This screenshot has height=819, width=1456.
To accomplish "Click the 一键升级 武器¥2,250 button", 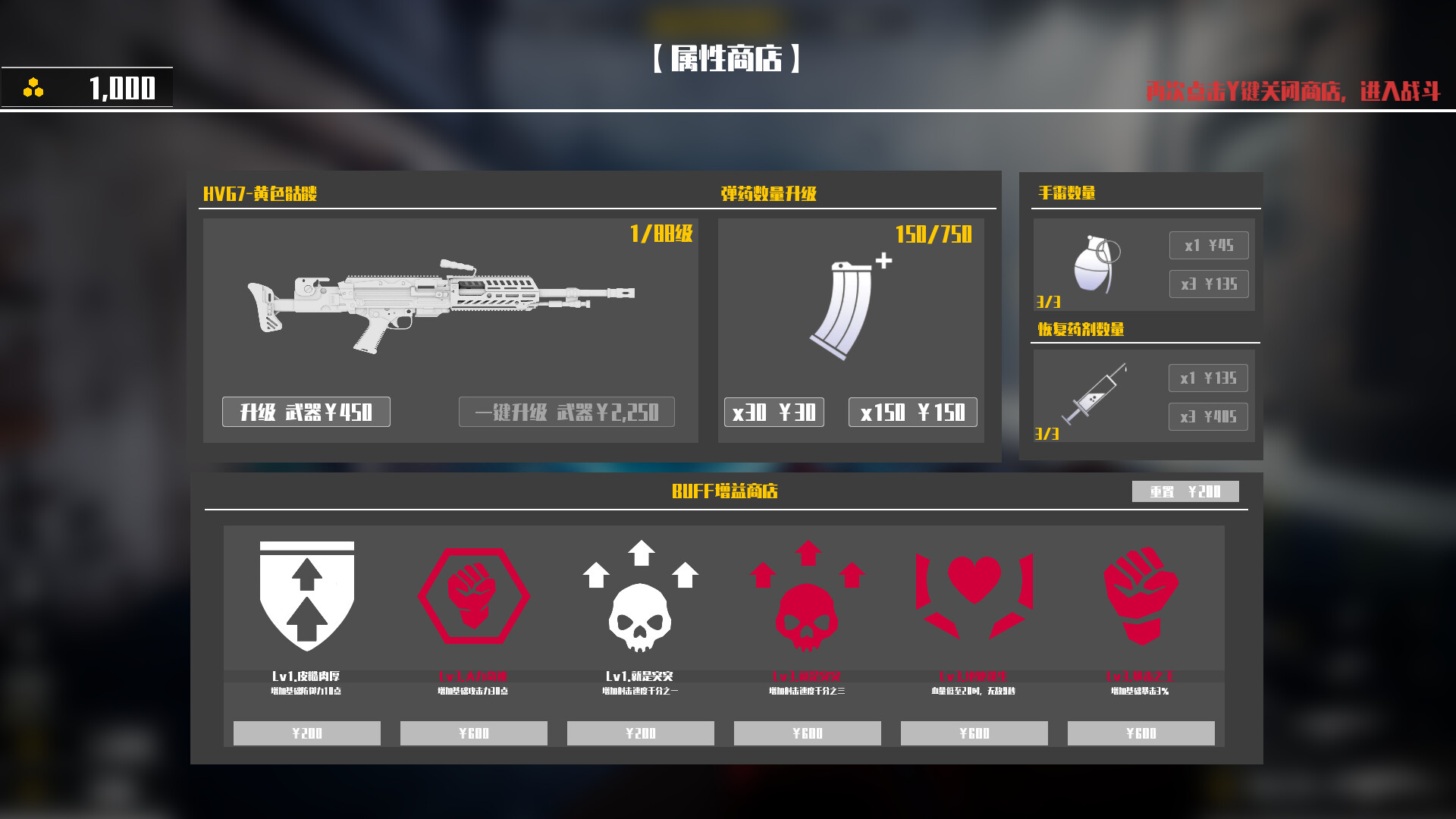I will pyautogui.click(x=566, y=412).
